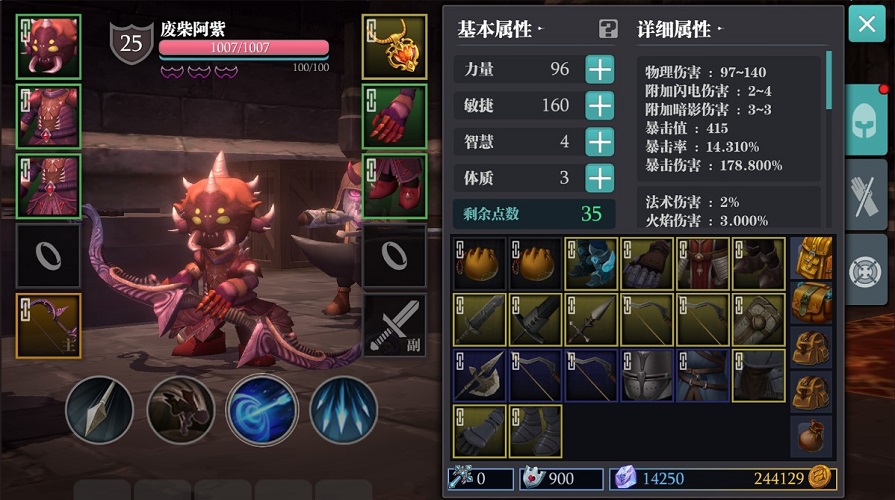Increase the 敏捷 (Agility) attribute

point(599,106)
